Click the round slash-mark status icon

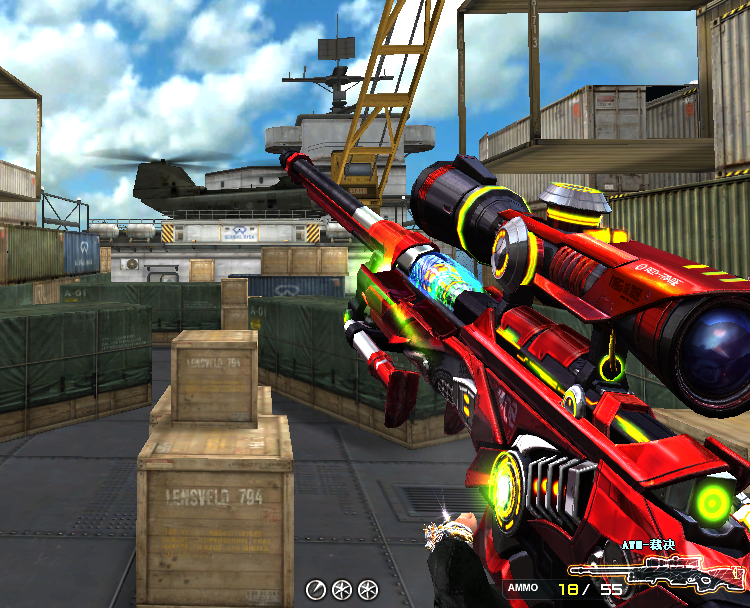coord(316,589)
